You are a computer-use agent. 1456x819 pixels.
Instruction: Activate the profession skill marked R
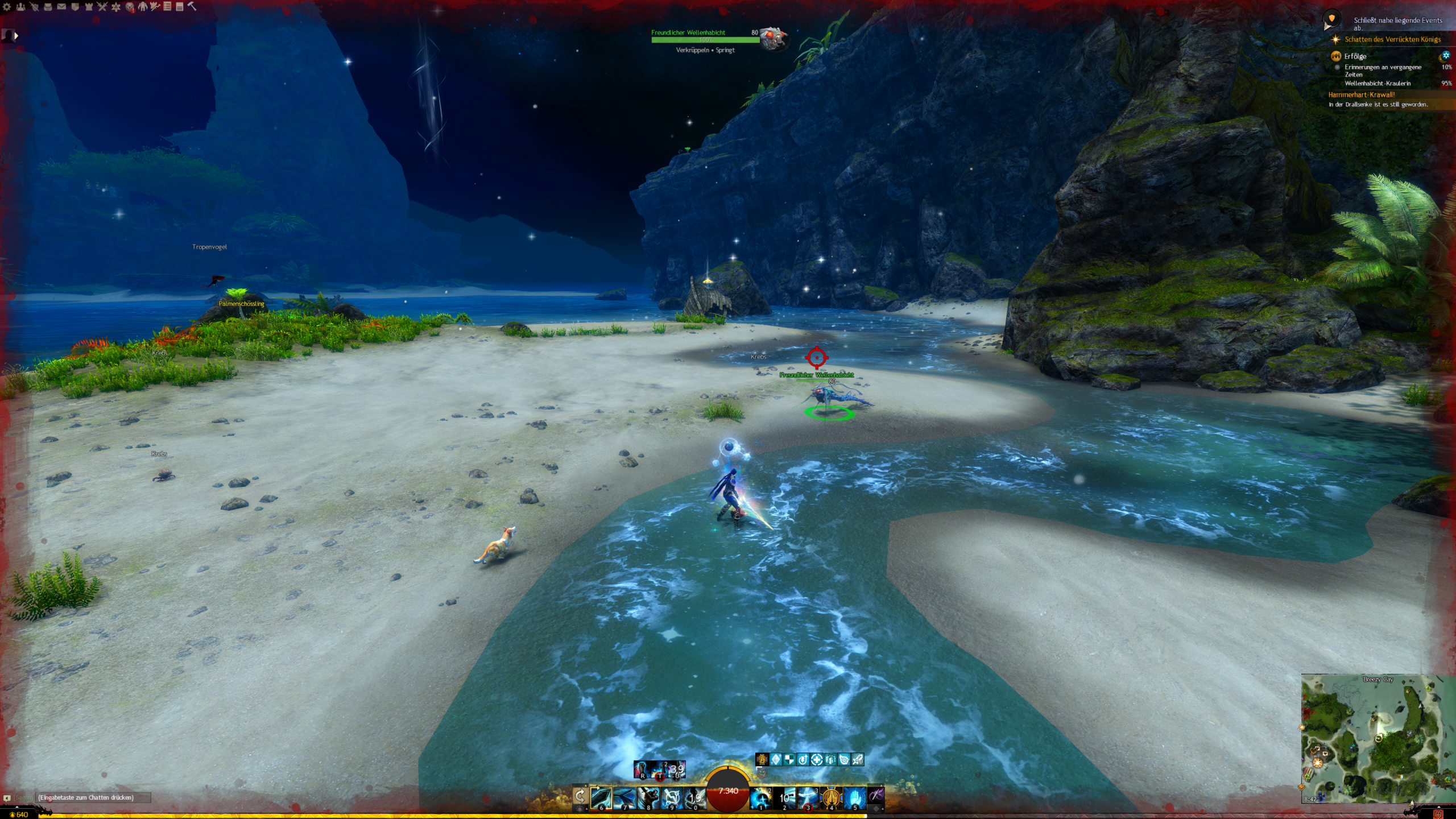pyautogui.click(x=642, y=770)
